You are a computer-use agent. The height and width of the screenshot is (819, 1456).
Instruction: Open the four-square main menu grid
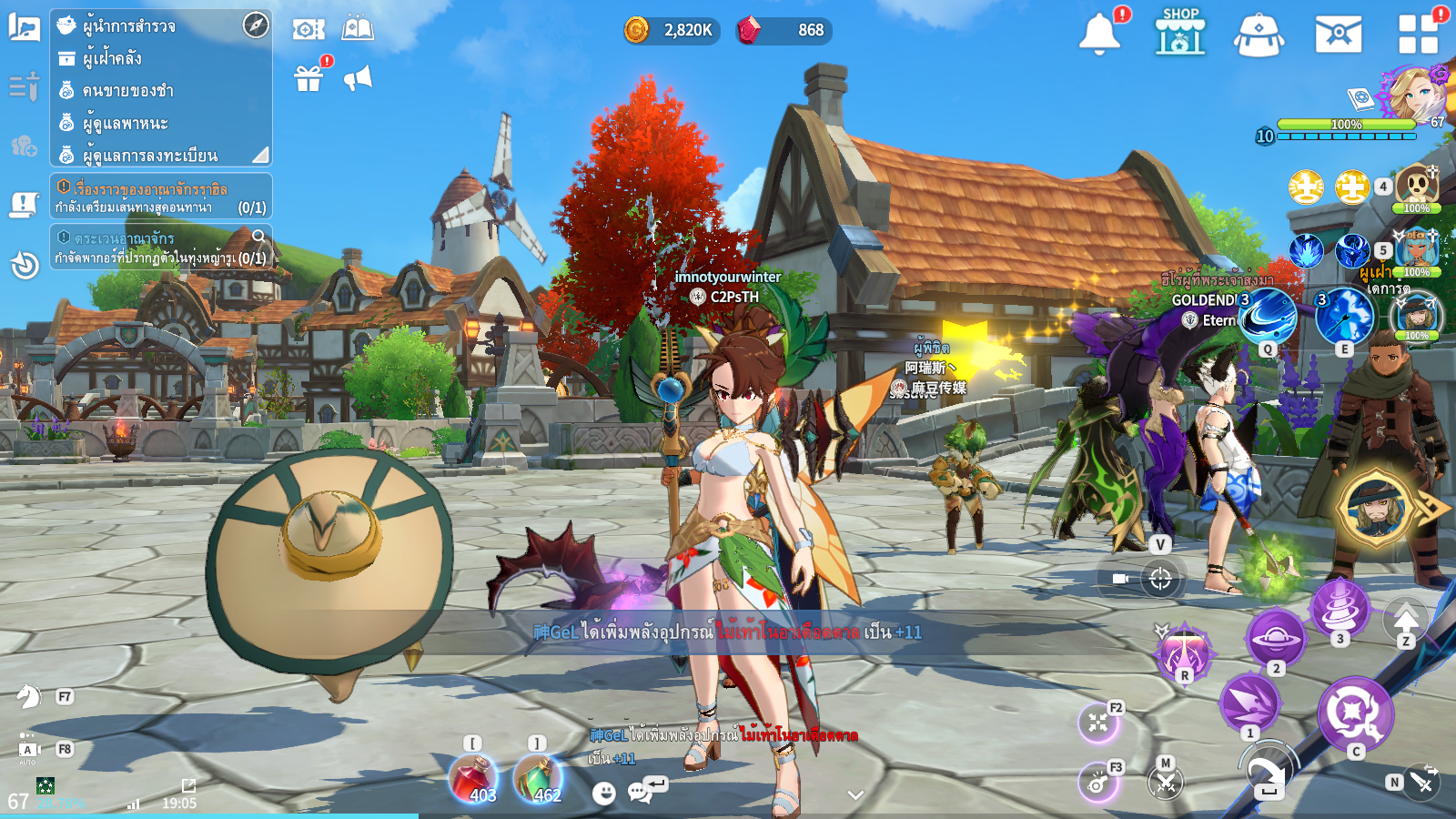click(1418, 35)
